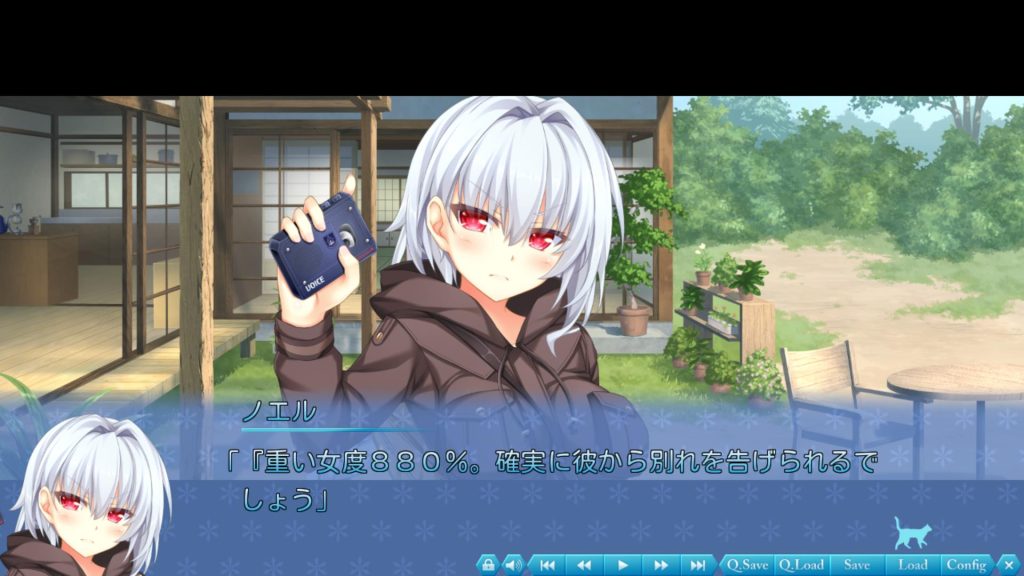Open the Config settings

(966, 565)
